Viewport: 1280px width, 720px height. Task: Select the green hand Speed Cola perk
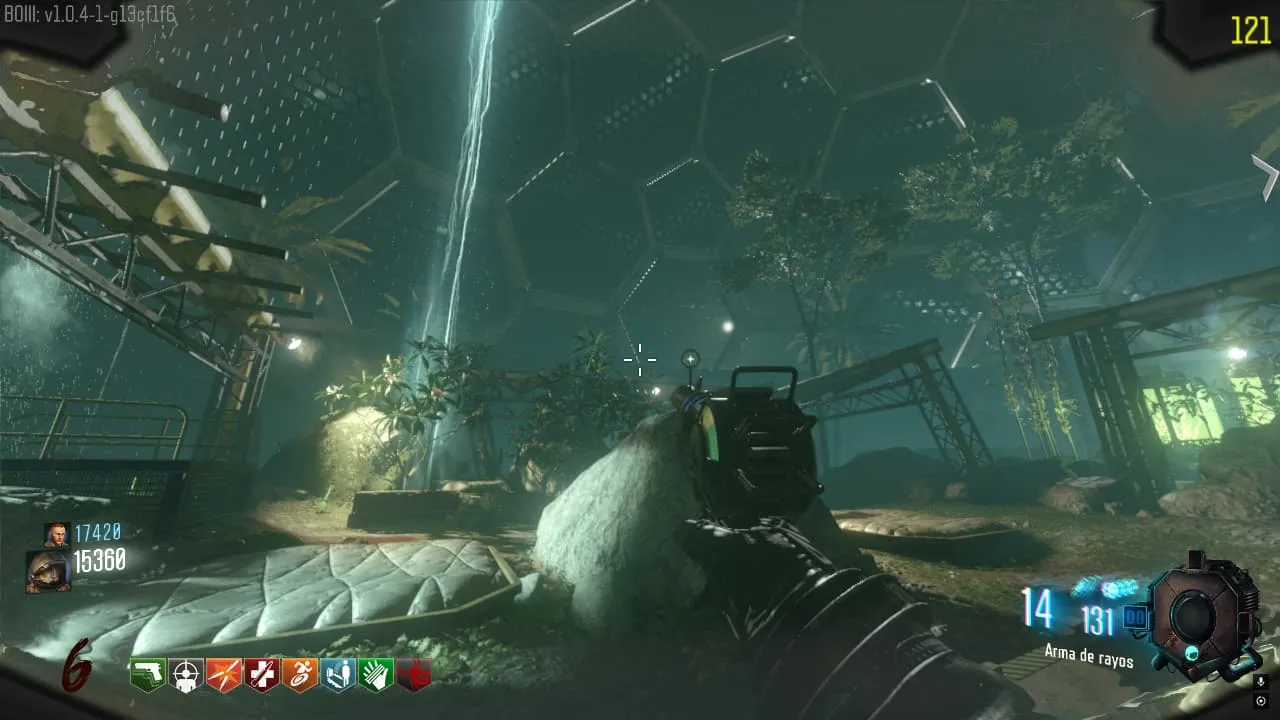[376, 675]
